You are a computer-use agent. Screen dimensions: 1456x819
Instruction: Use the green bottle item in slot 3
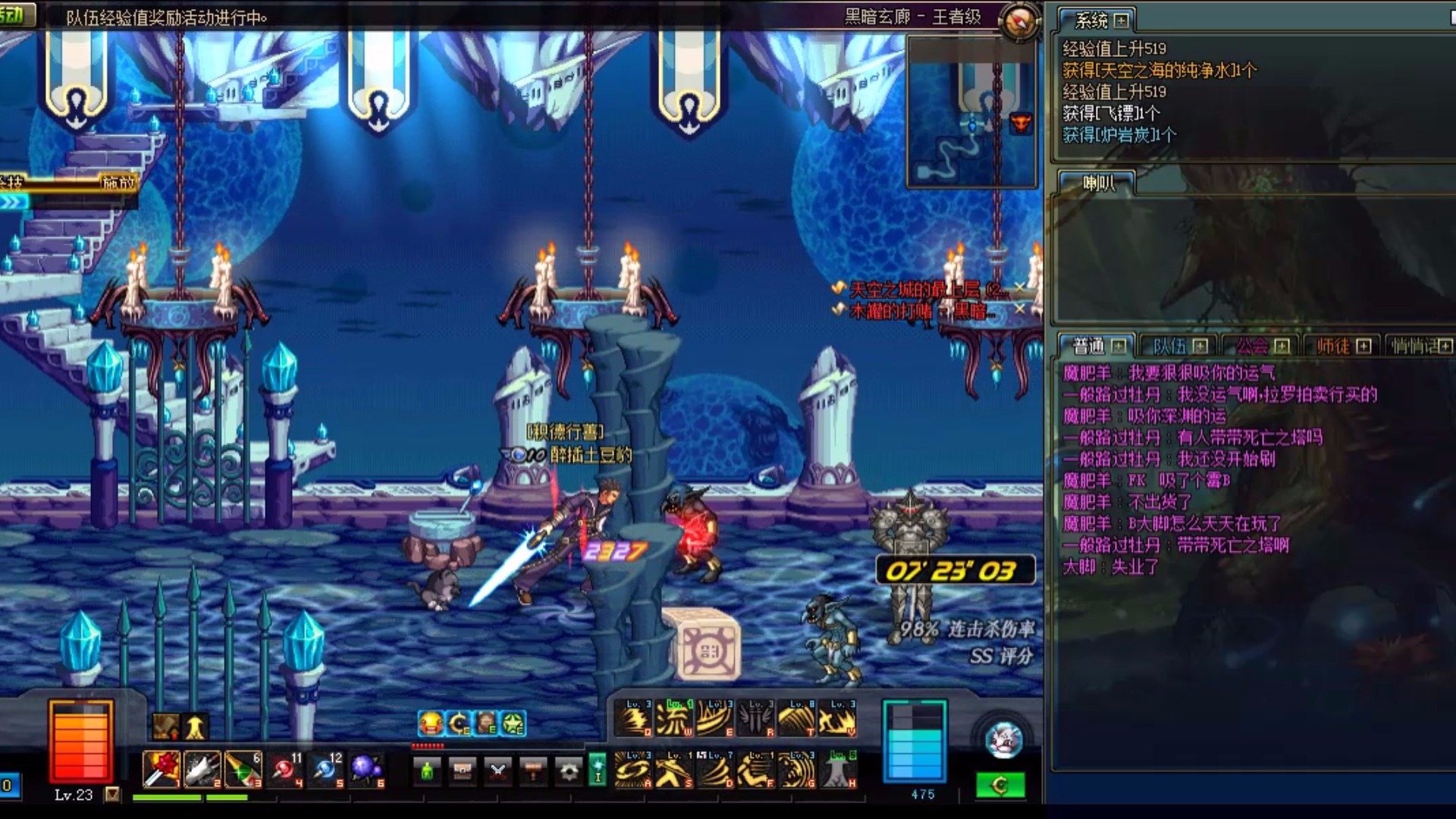click(x=243, y=770)
